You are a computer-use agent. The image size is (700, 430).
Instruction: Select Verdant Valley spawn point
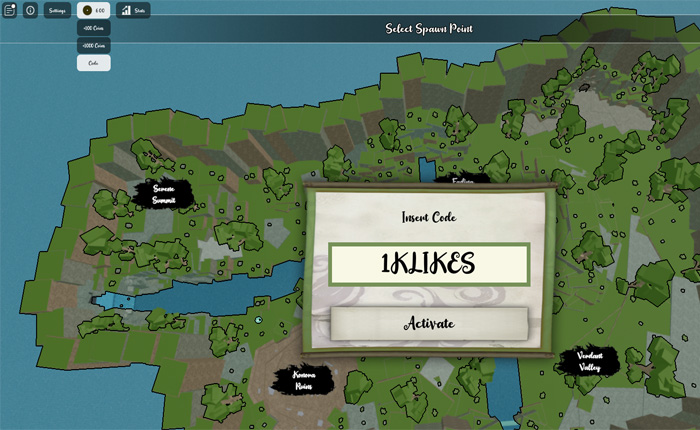point(588,361)
